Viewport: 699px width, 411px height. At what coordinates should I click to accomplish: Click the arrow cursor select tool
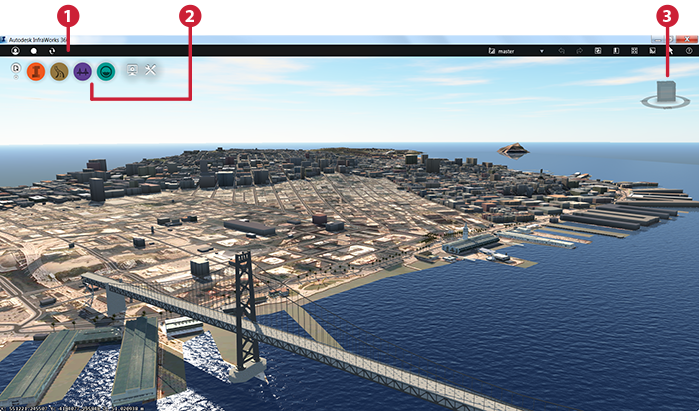pyautogui.click(x=671, y=50)
